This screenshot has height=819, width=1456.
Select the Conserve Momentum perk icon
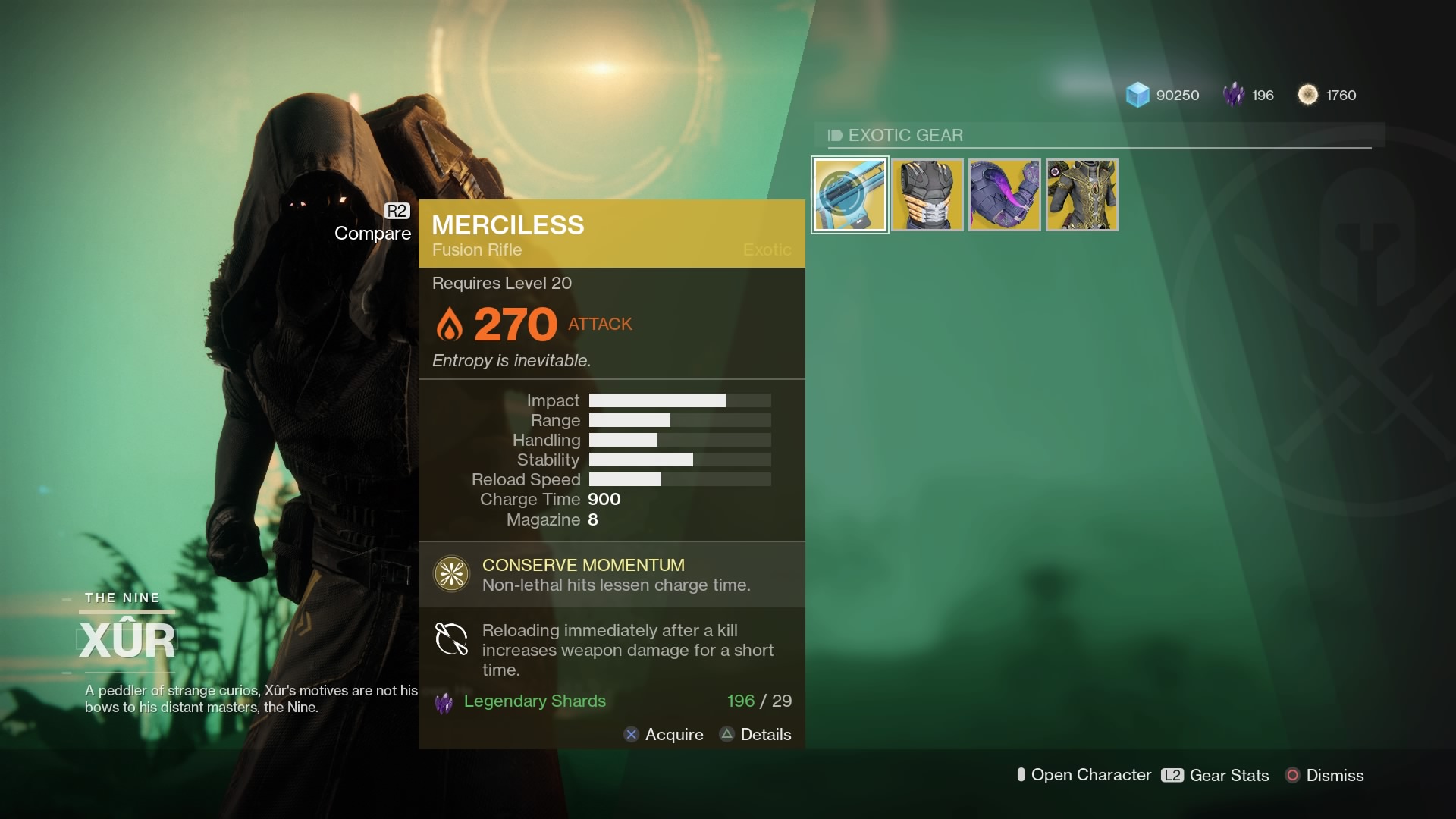(x=450, y=574)
